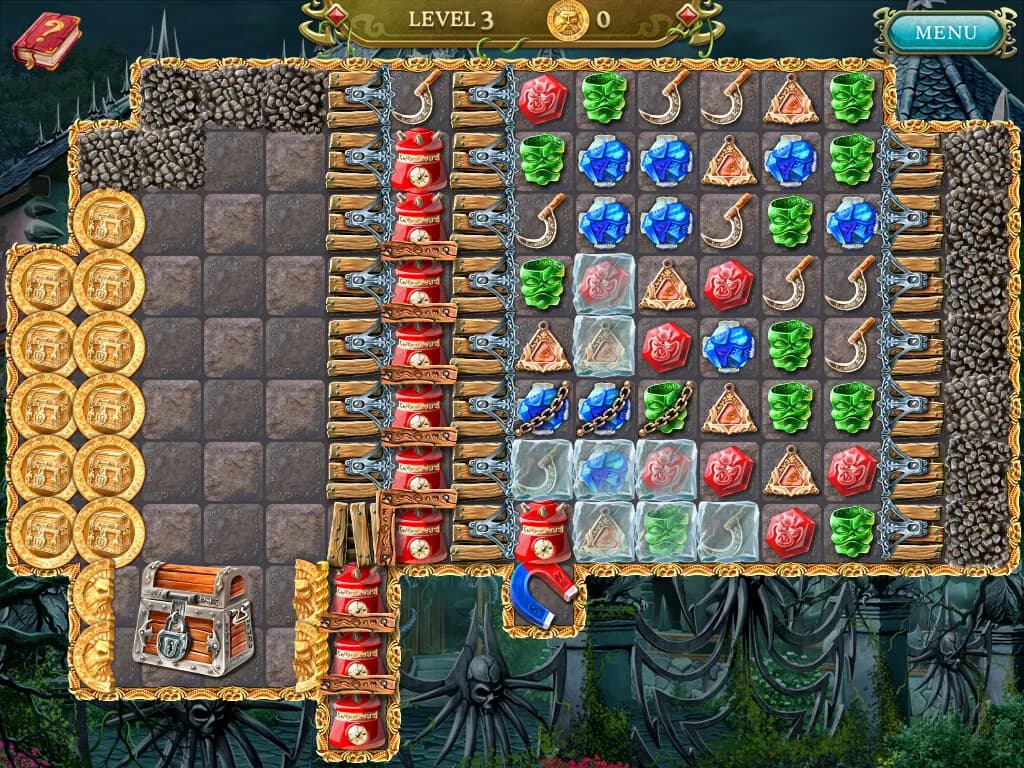Choose the ice-frozen green mask tile

click(666, 531)
